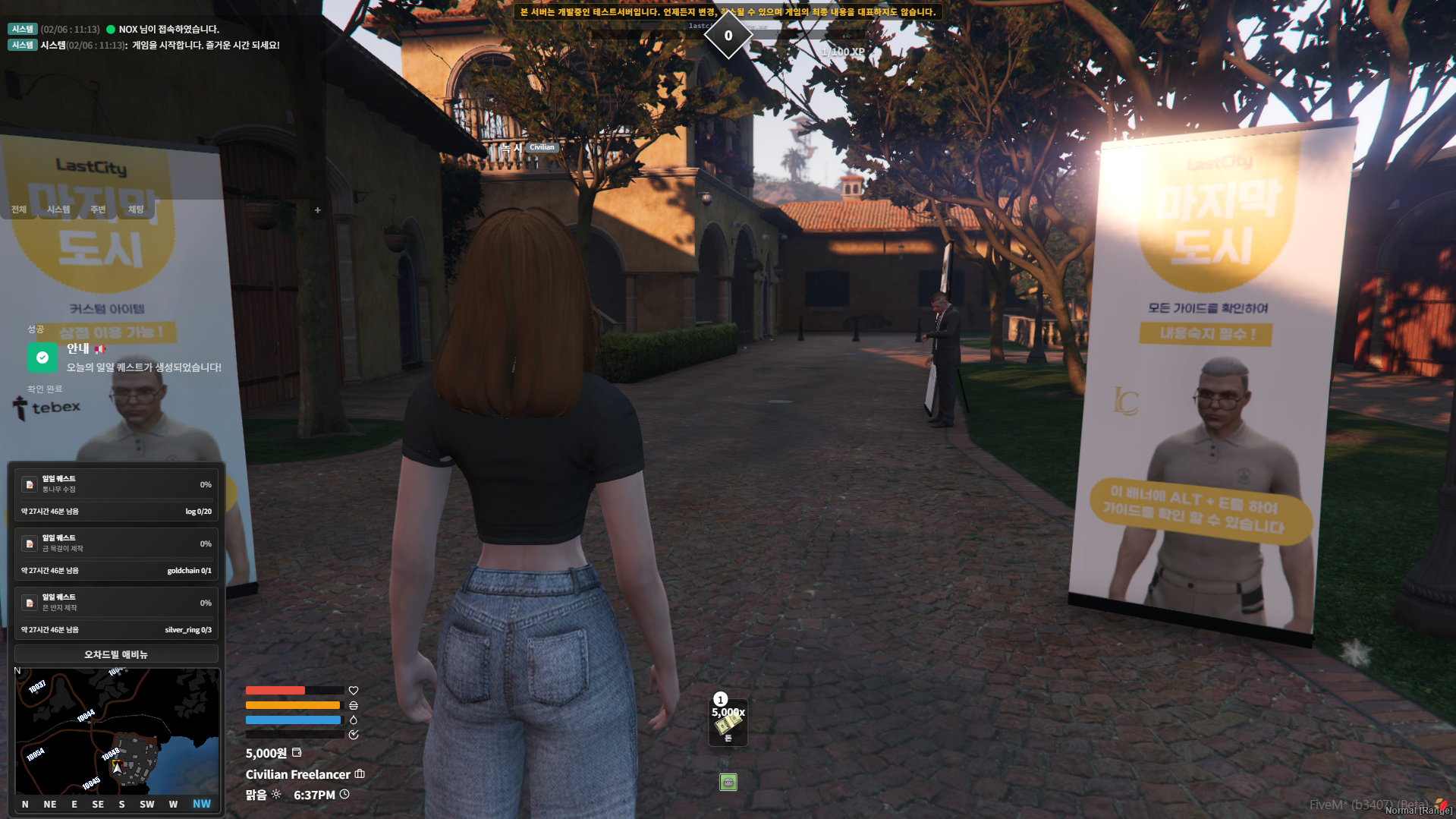The width and height of the screenshot is (1456, 819).
Task: Click the level 0 diamond badge
Action: [728, 36]
